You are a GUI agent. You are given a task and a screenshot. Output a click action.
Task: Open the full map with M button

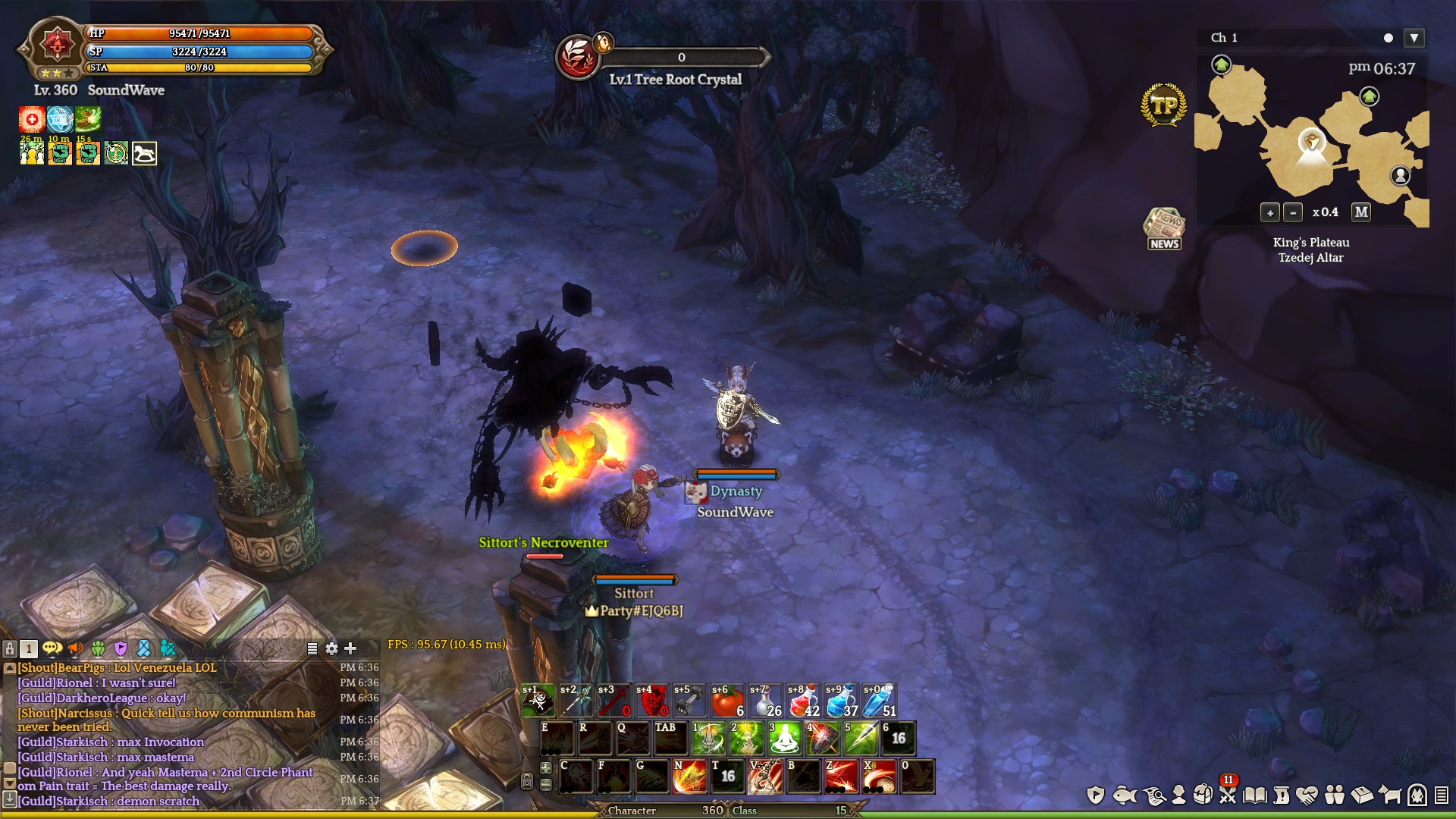tap(1361, 212)
